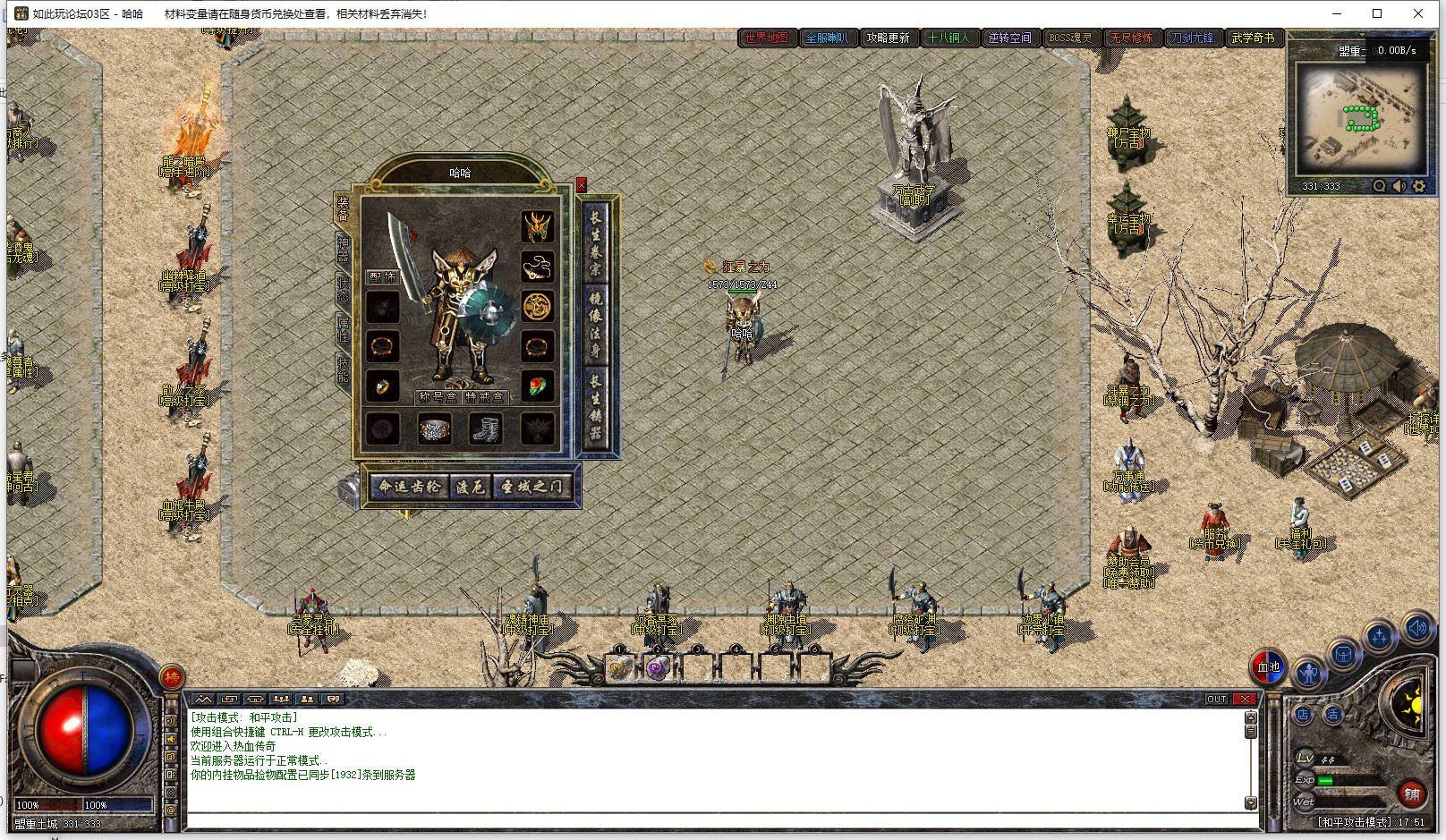The image size is (1446, 840).
Task: Click the minimap magnifier zoom icon
Action: 1380,186
